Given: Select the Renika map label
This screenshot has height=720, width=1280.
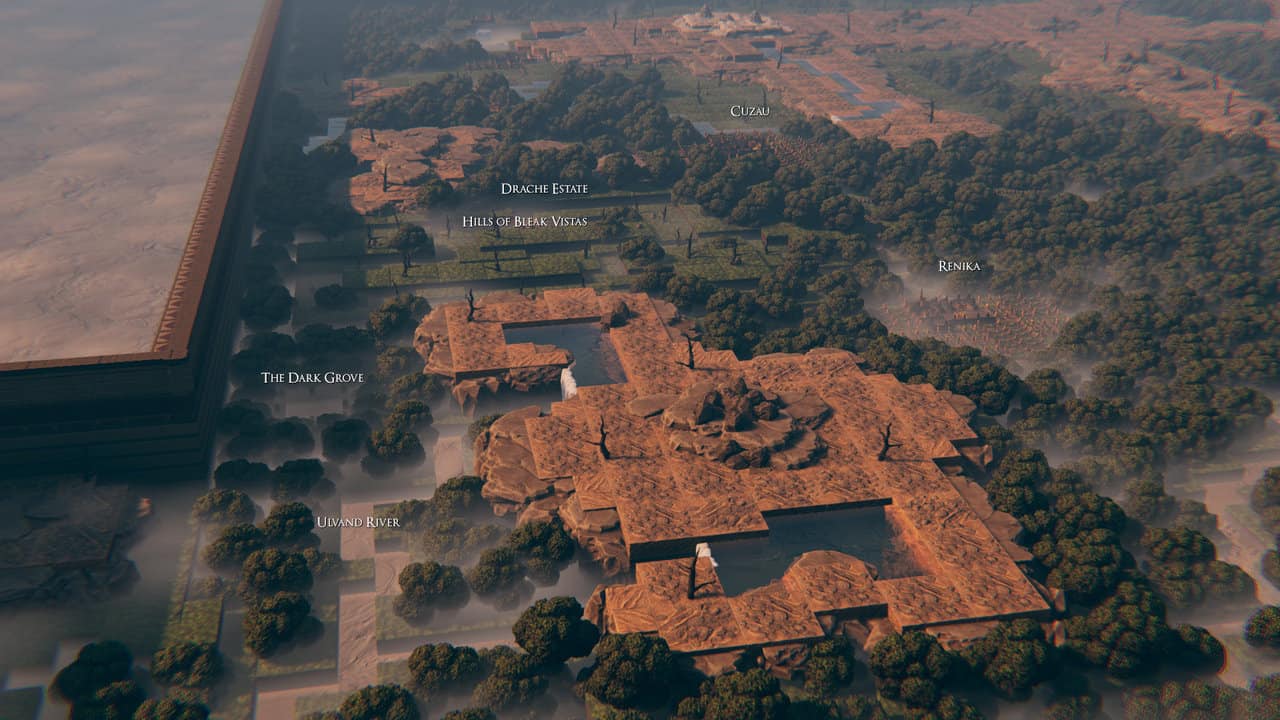Looking at the screenshot, I should [958, 266].
